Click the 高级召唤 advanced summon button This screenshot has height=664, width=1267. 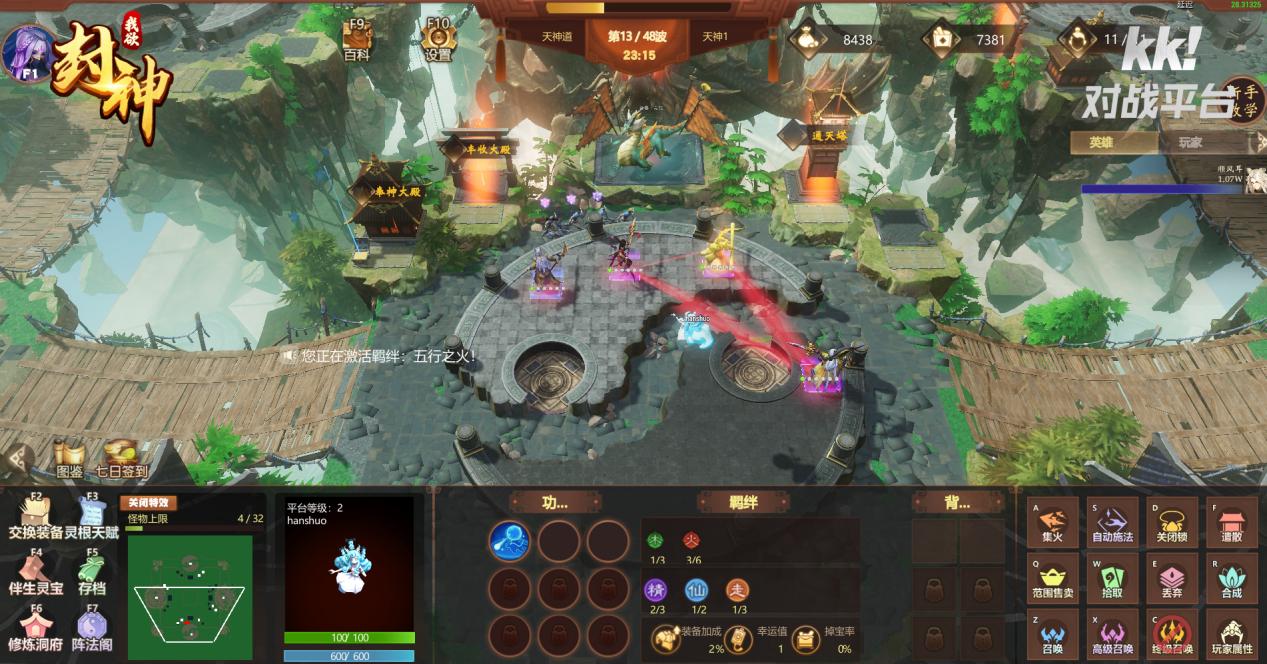pos(1112,635)
